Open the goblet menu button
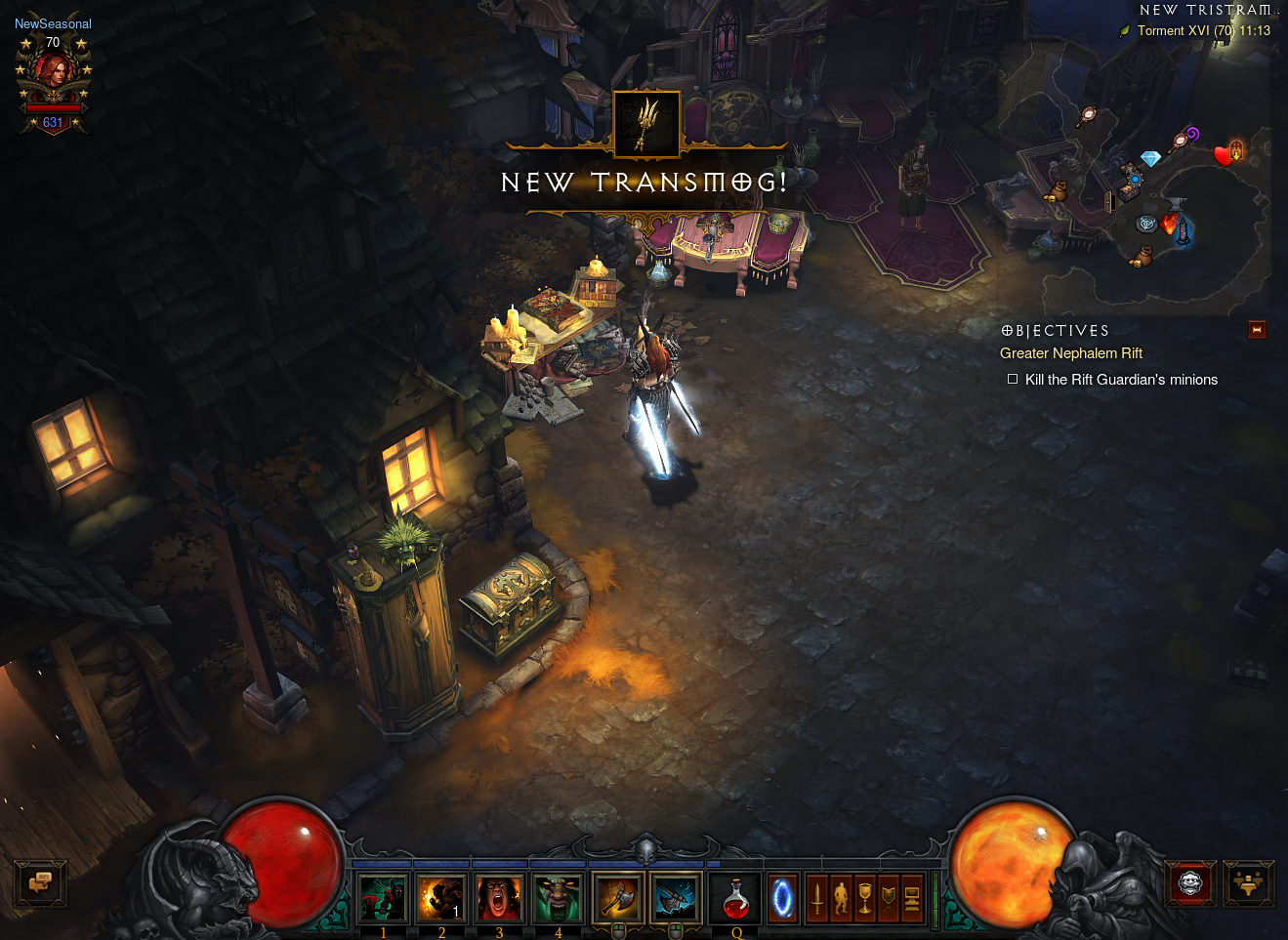Image resolution: width=1288 pixels, height=940 pixels. [x=865, y=898]
